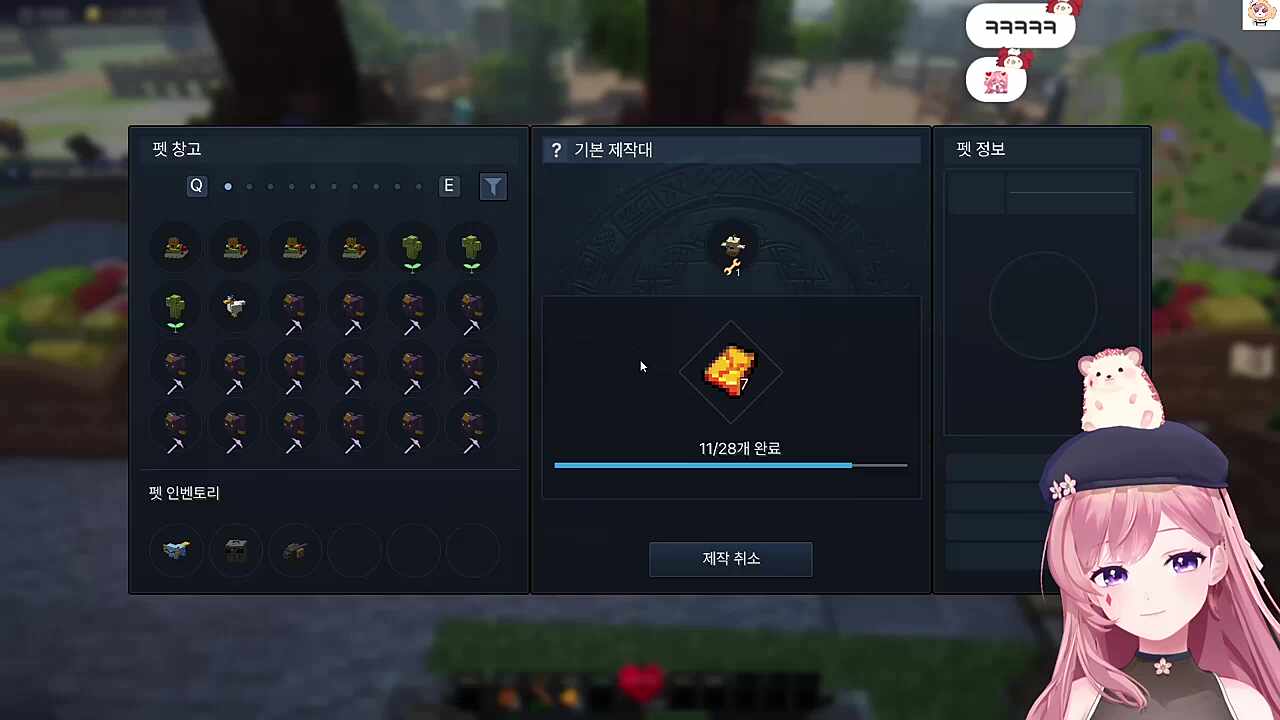Select the blue saddle item in pet inventory
The image size is (1280, 720).
click(x=176, y=550)
